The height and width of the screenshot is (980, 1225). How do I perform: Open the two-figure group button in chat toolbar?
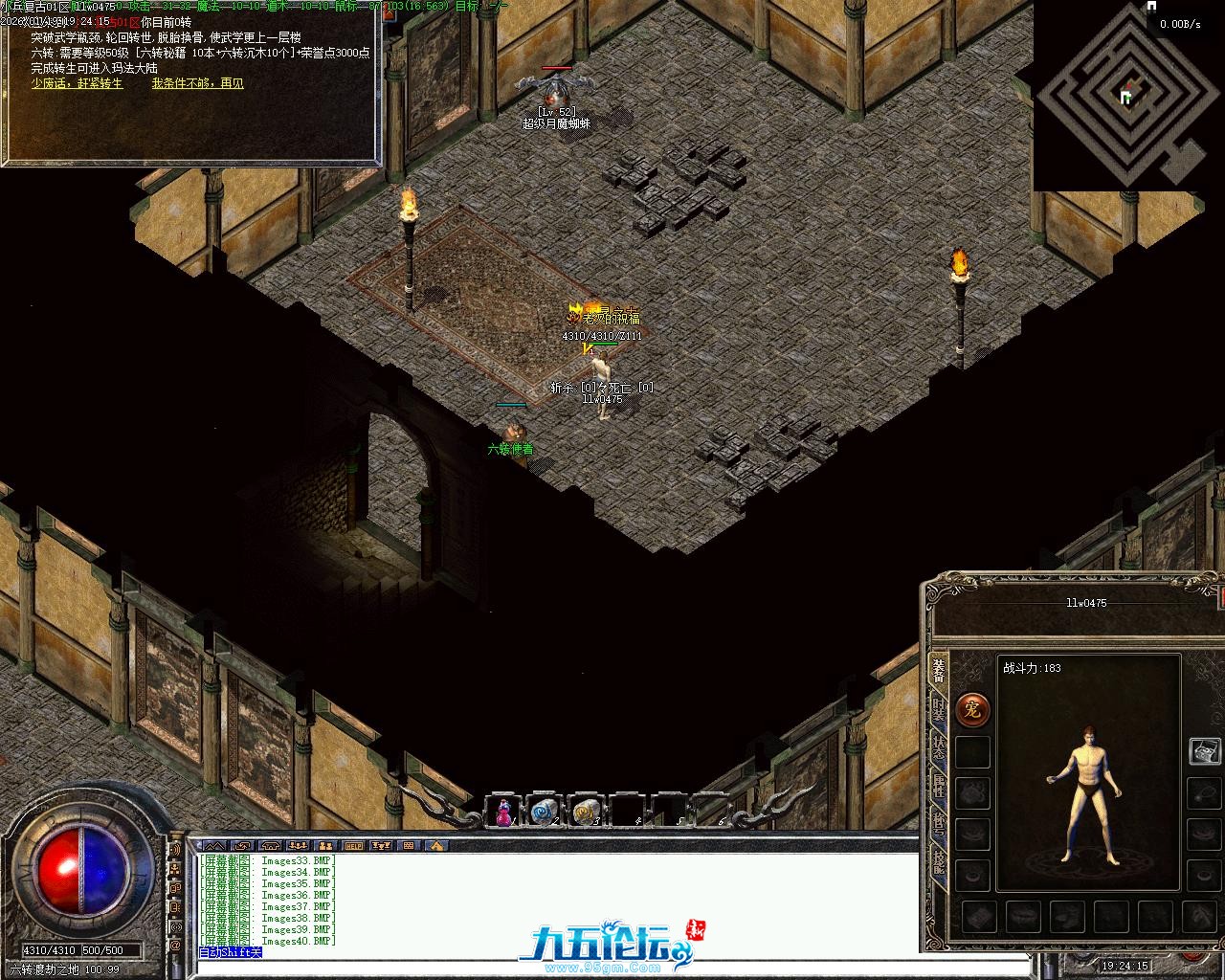[325, 846]
